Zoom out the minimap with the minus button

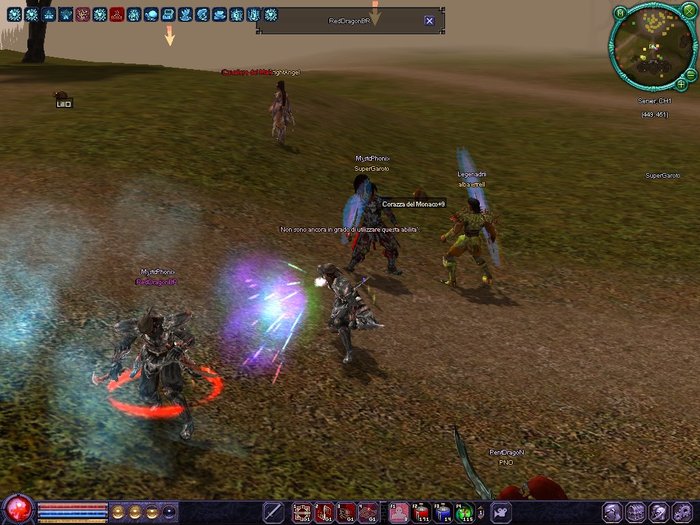[692, 72]
